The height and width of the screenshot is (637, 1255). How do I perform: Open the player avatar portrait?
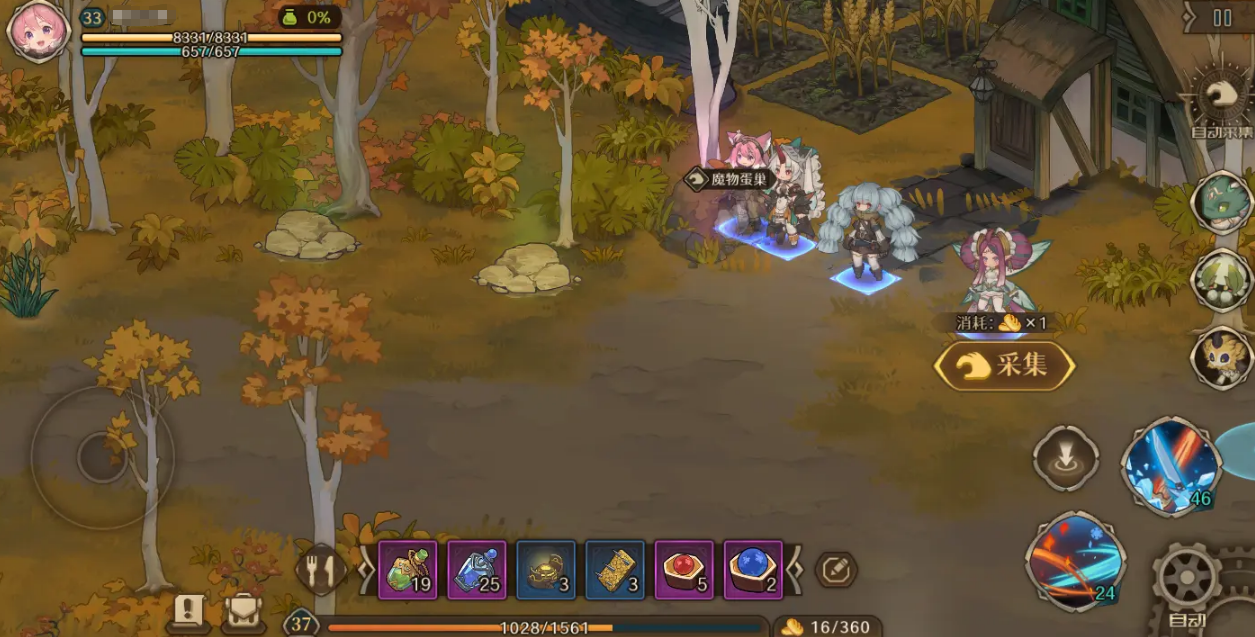(x=37, y=30)
